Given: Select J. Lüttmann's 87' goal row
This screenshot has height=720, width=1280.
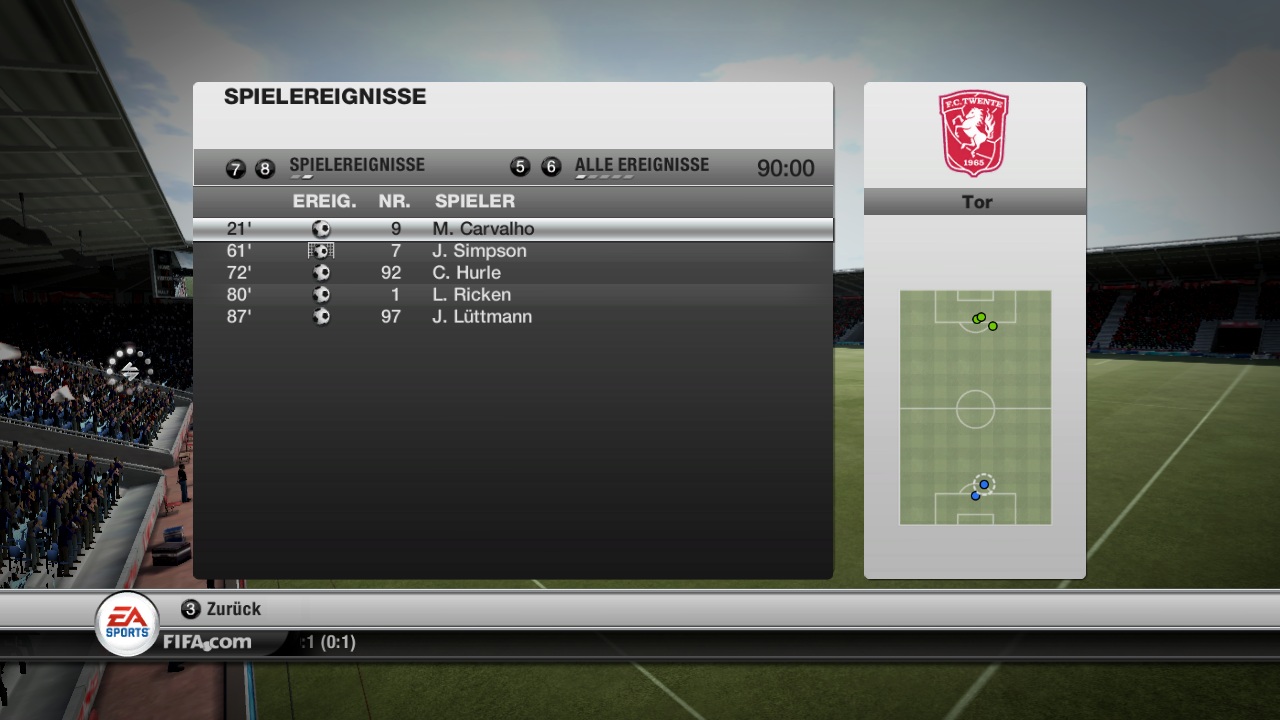Looking at the screenshot, I should point(512,317).
